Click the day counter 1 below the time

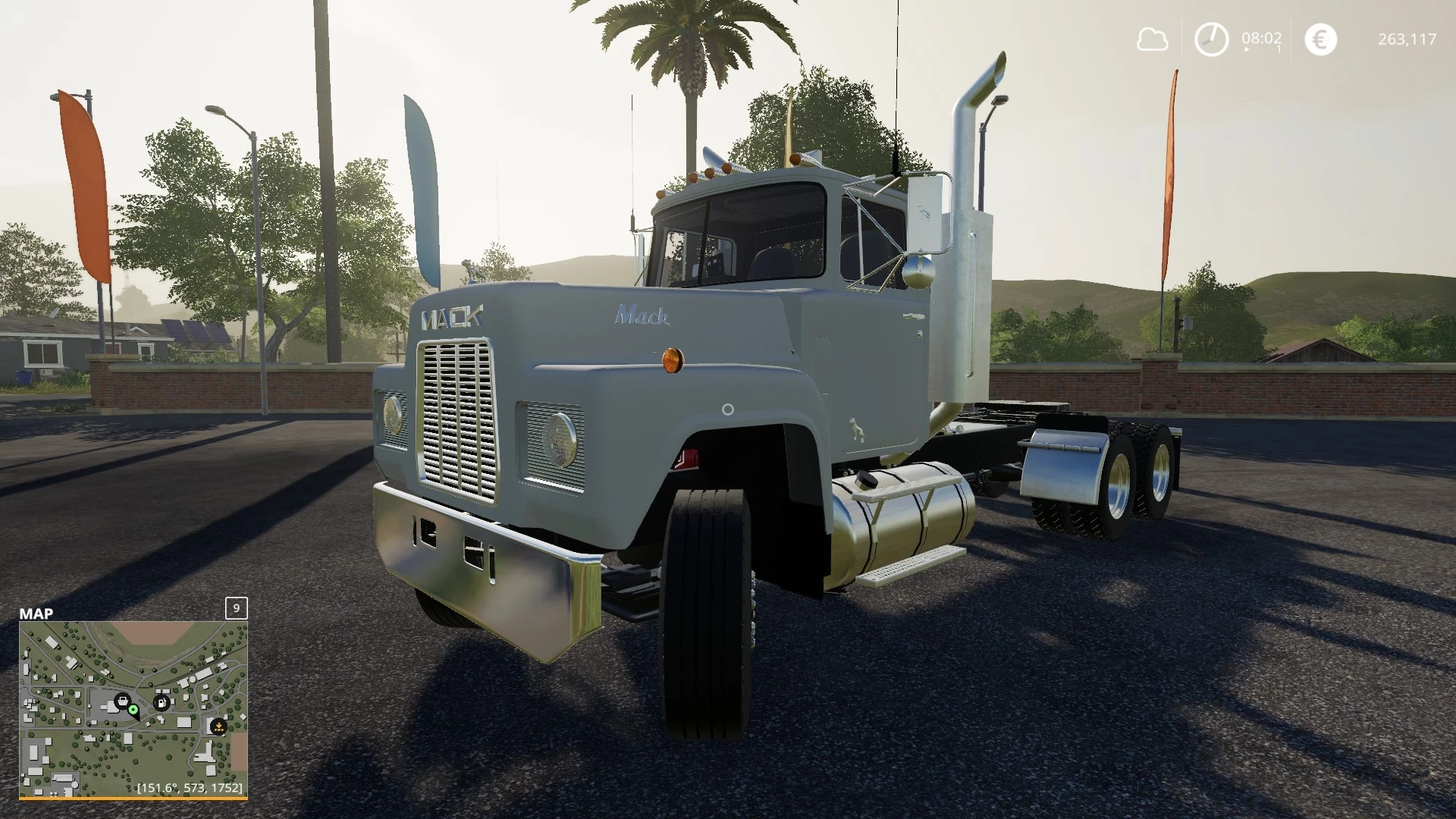click(x=1279, y=49)
